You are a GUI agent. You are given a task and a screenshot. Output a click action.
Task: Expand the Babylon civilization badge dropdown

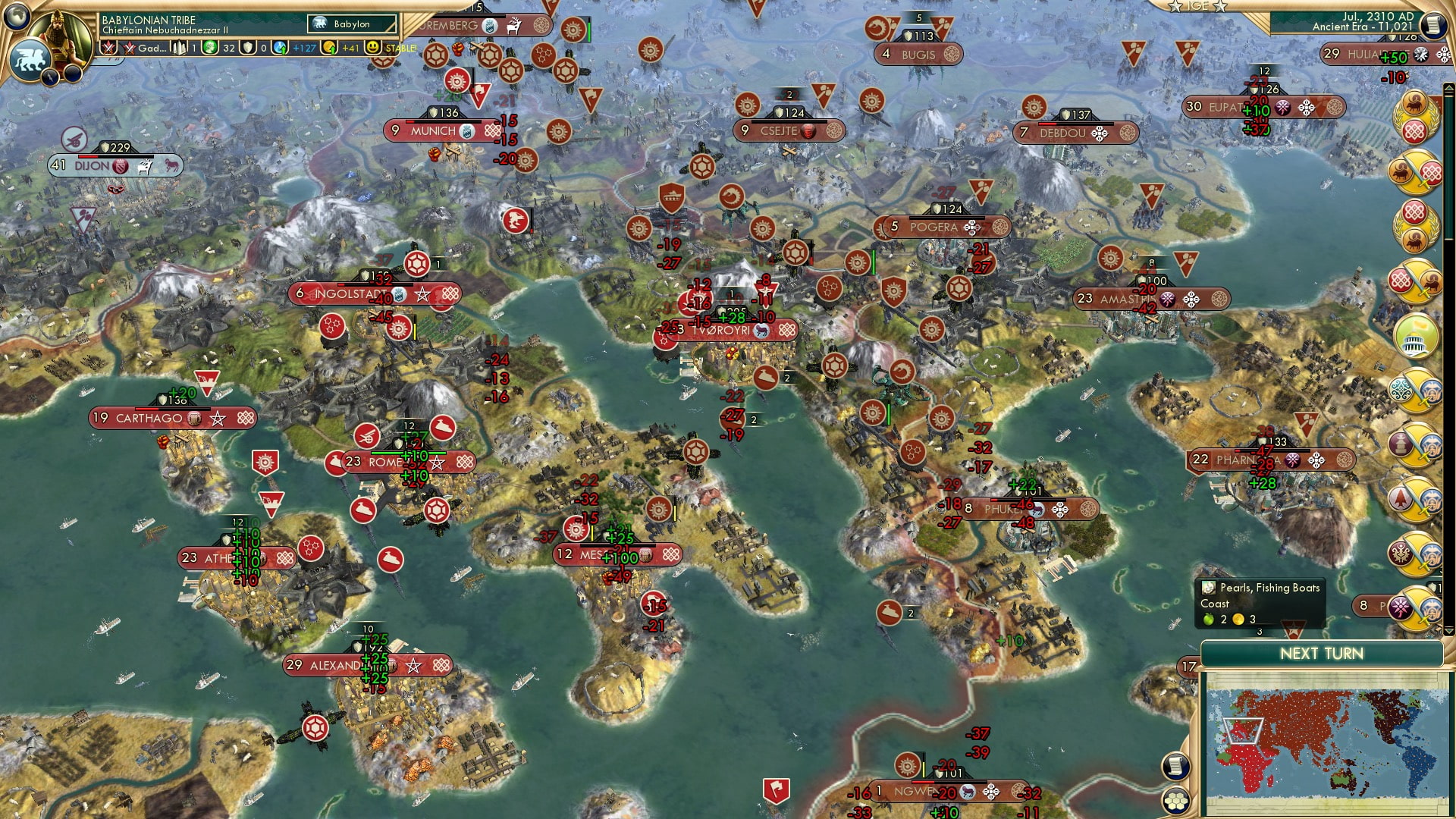coord(353,24)
